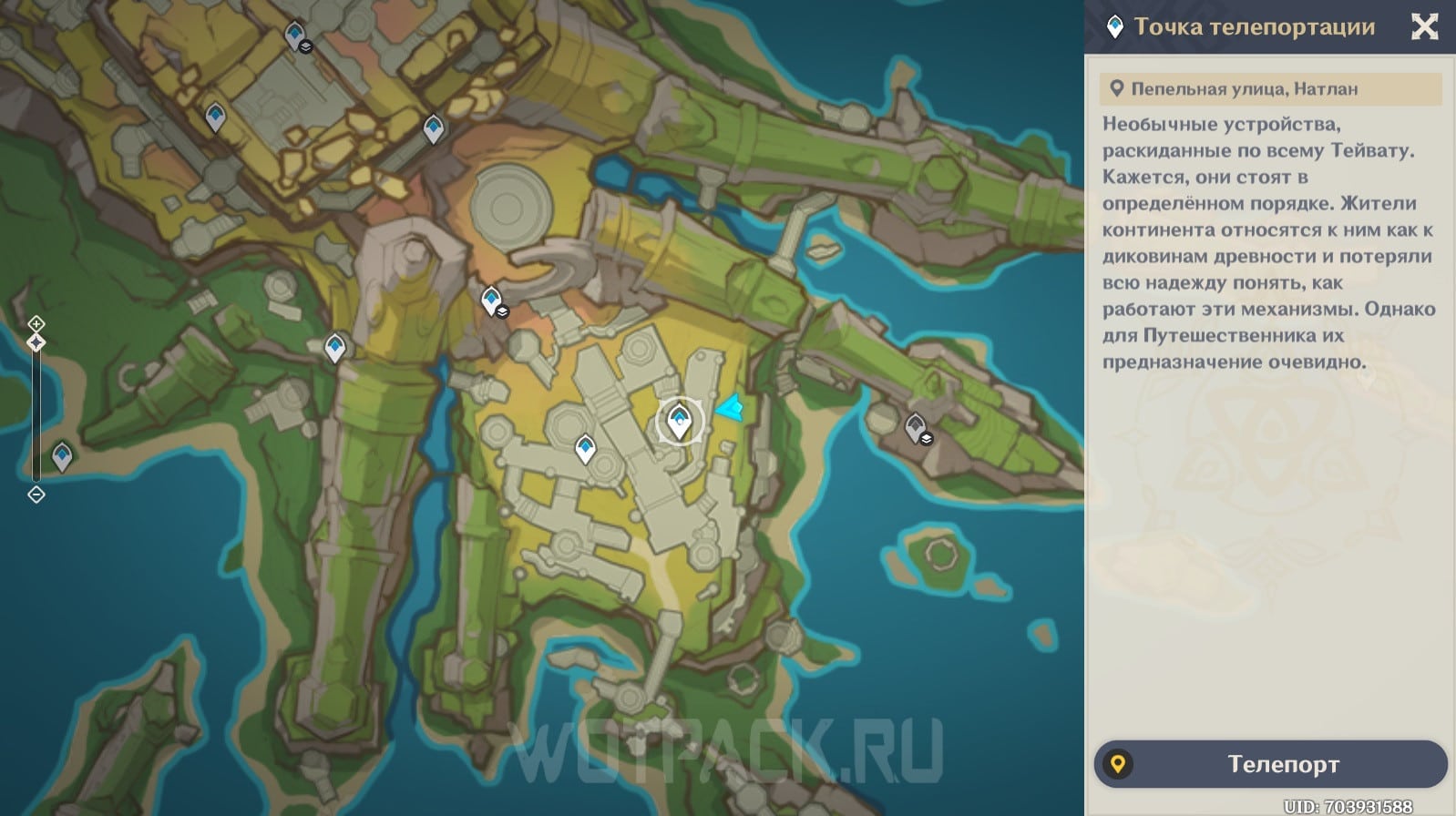Click the Телепорт button
The image size is (1456, 816).
pos(1270,764)
